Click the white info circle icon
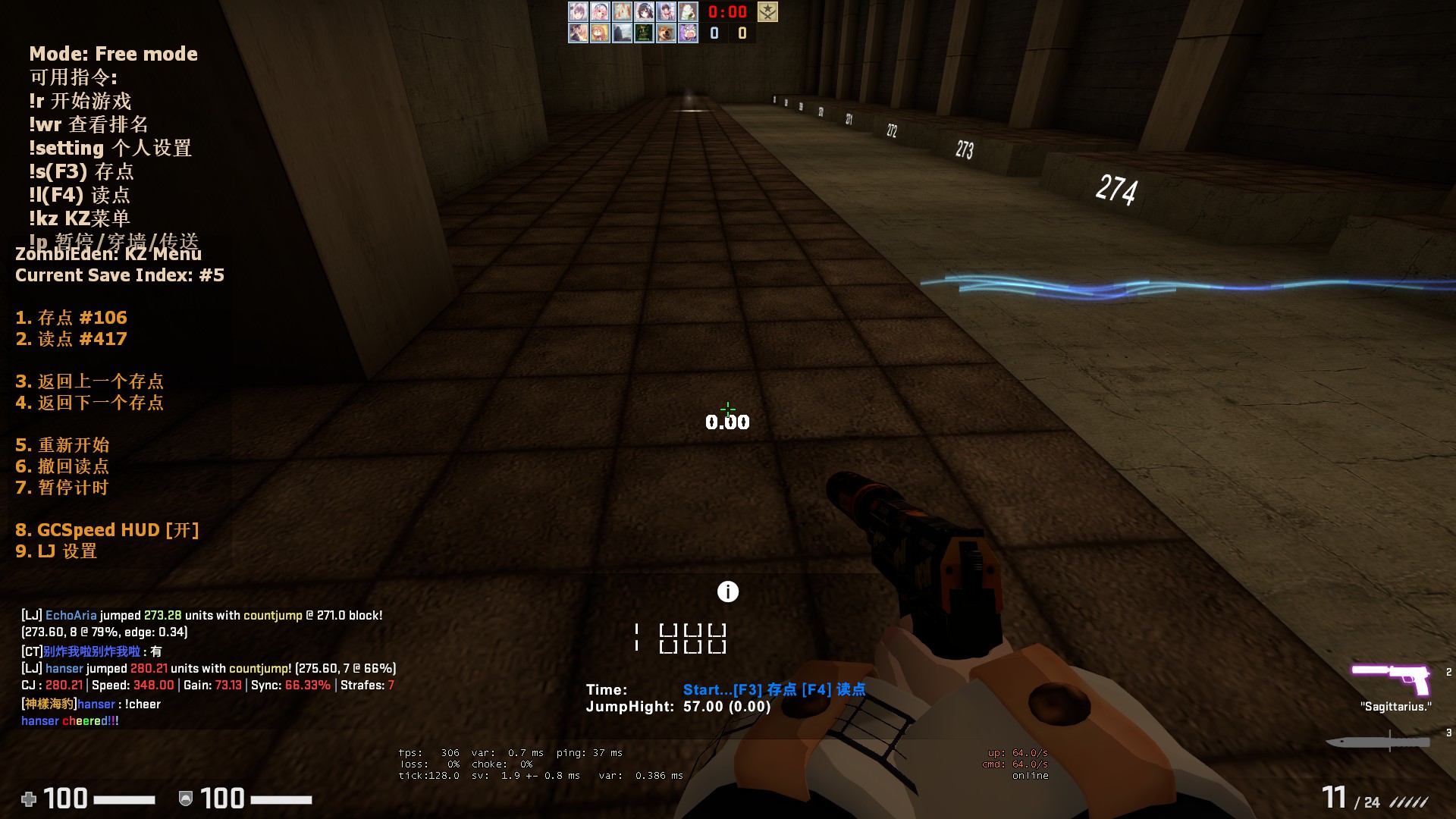The image size is (1456, 819). click(728, 591)
